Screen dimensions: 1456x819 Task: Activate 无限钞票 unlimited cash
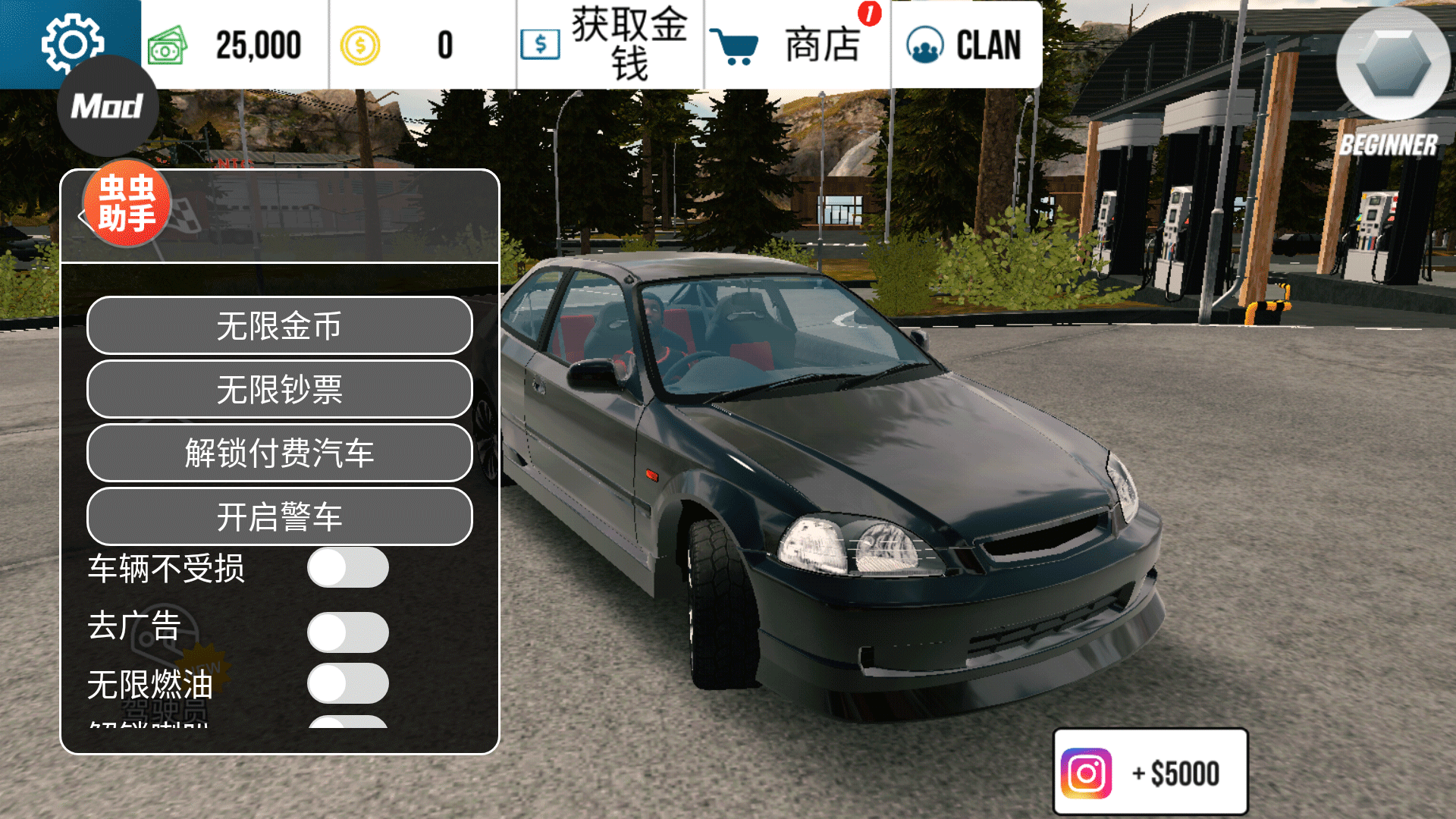click(x=279, y=389)
